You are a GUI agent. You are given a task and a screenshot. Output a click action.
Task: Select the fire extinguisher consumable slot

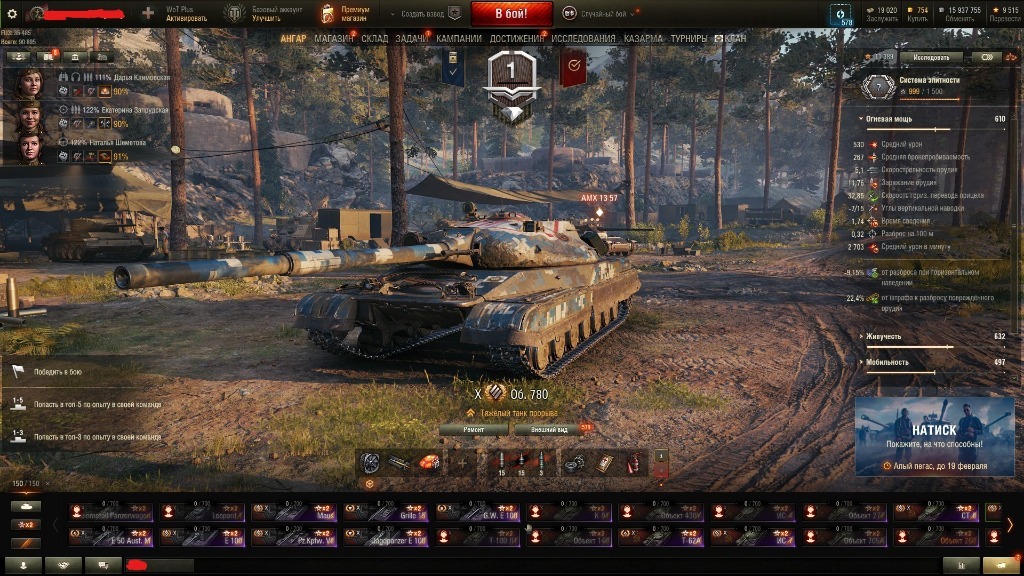633,462
